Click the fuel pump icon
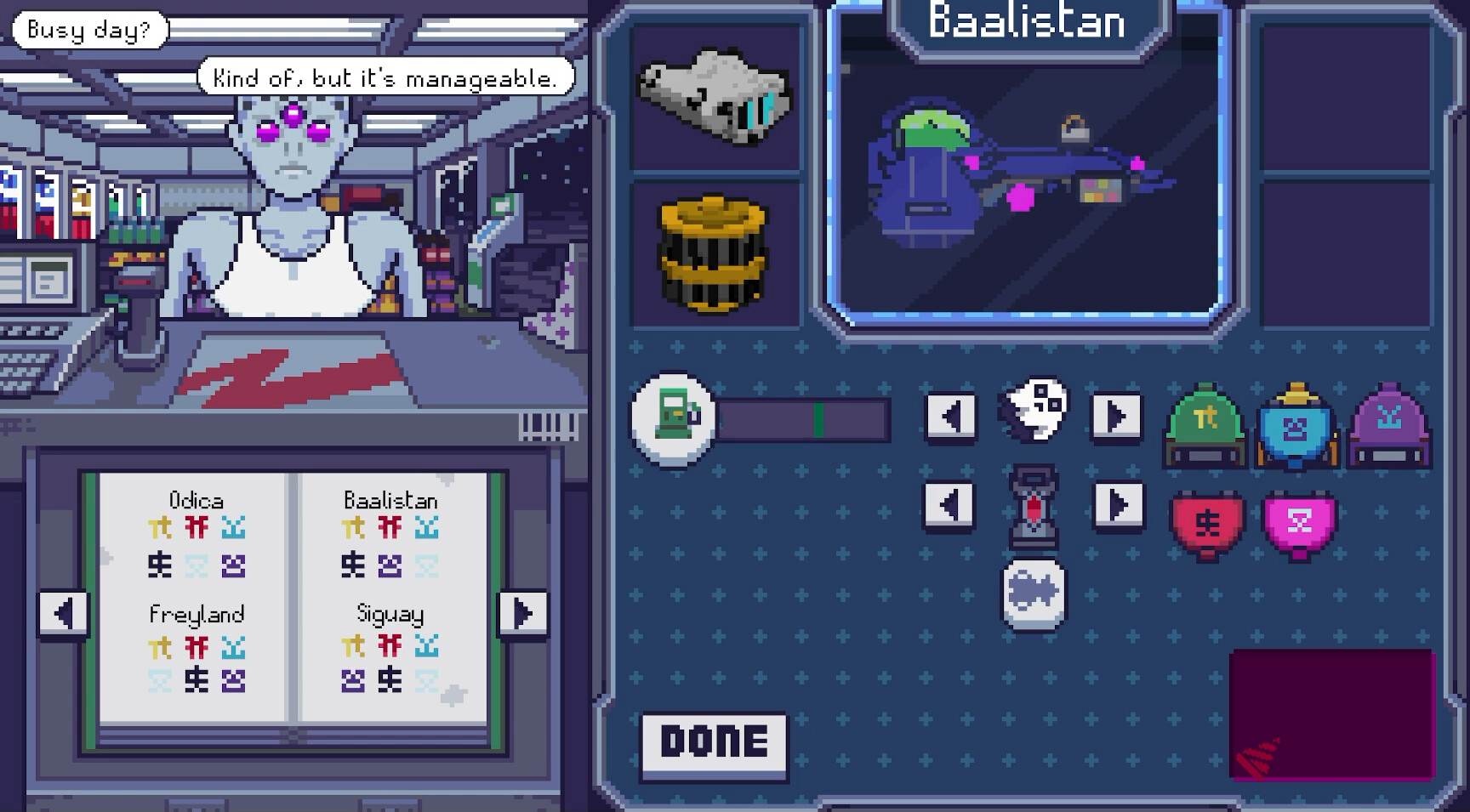This screenshot has width=1470, height=812. 672,417
